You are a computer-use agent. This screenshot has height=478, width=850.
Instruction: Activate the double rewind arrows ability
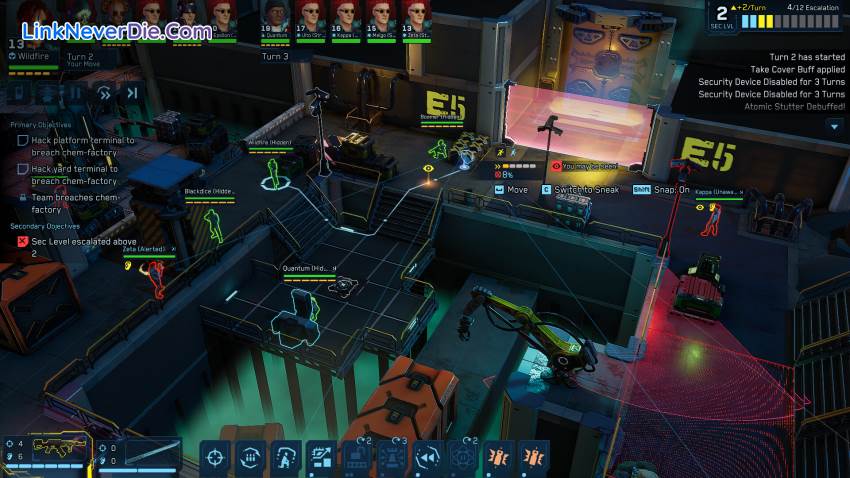click(429, 457)
